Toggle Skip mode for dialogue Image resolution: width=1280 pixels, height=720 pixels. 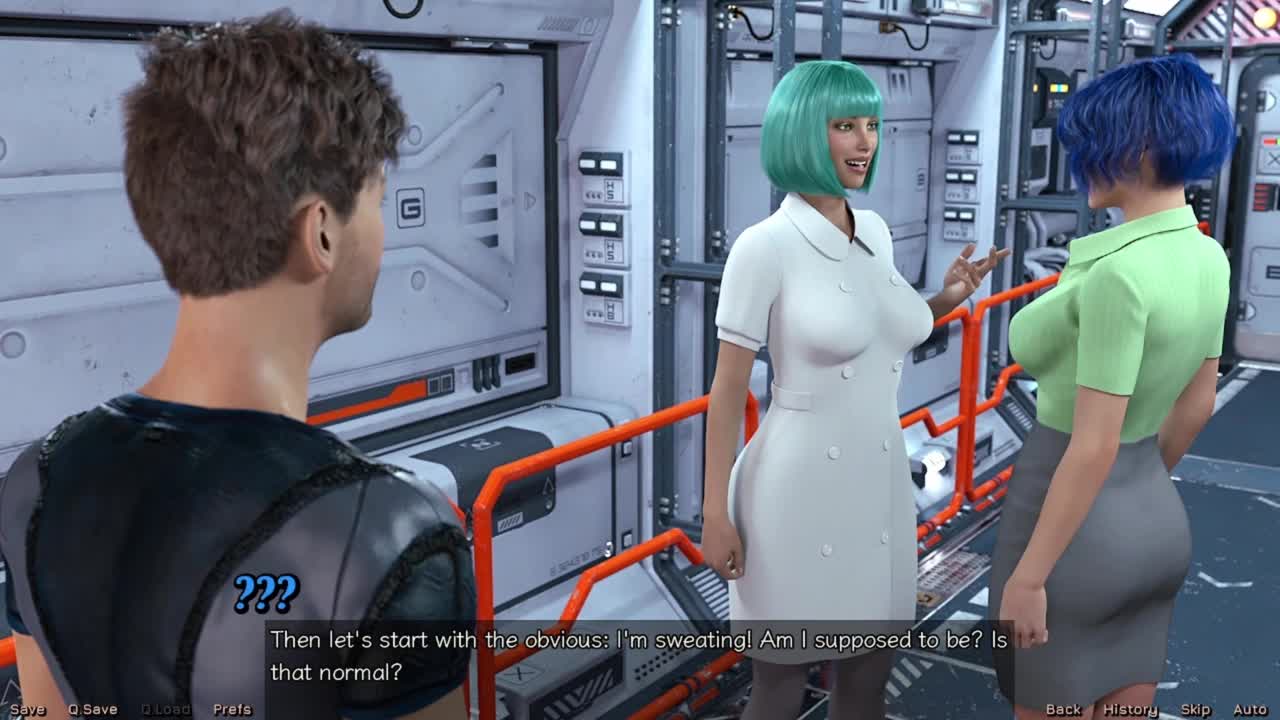click(x=1195, y=709)
